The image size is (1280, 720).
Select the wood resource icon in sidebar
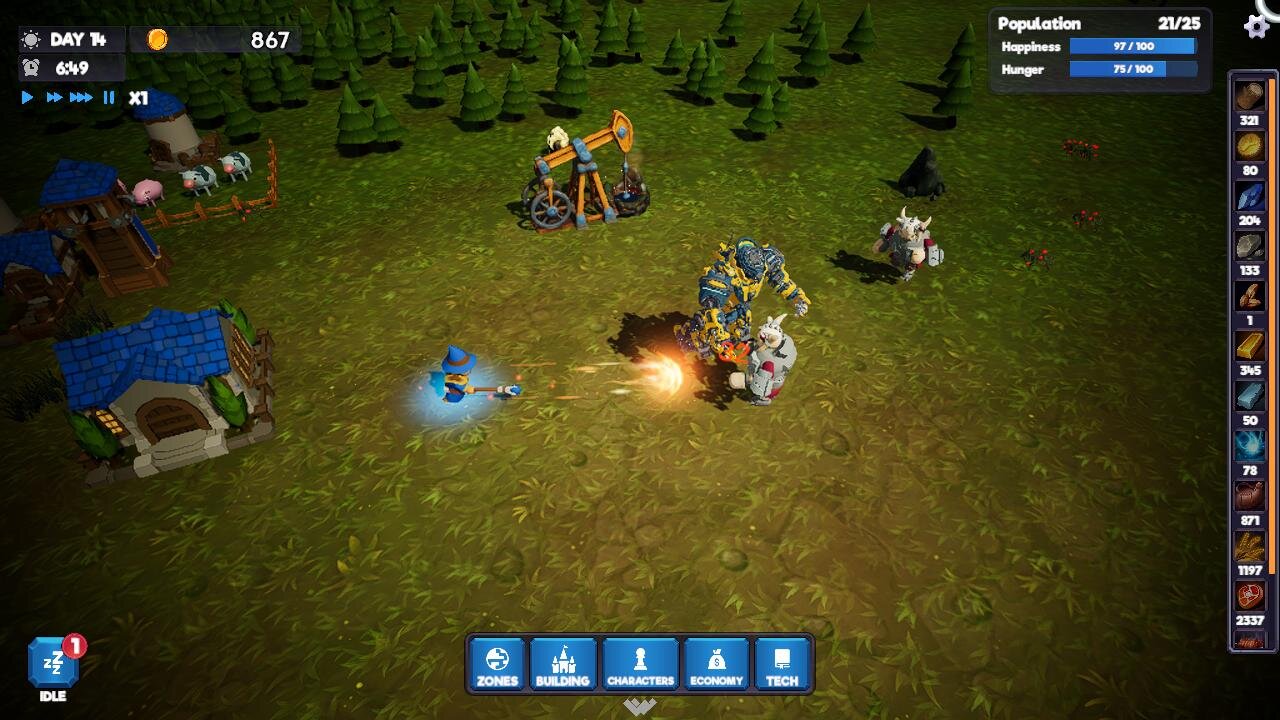[x=1250, y=96]
